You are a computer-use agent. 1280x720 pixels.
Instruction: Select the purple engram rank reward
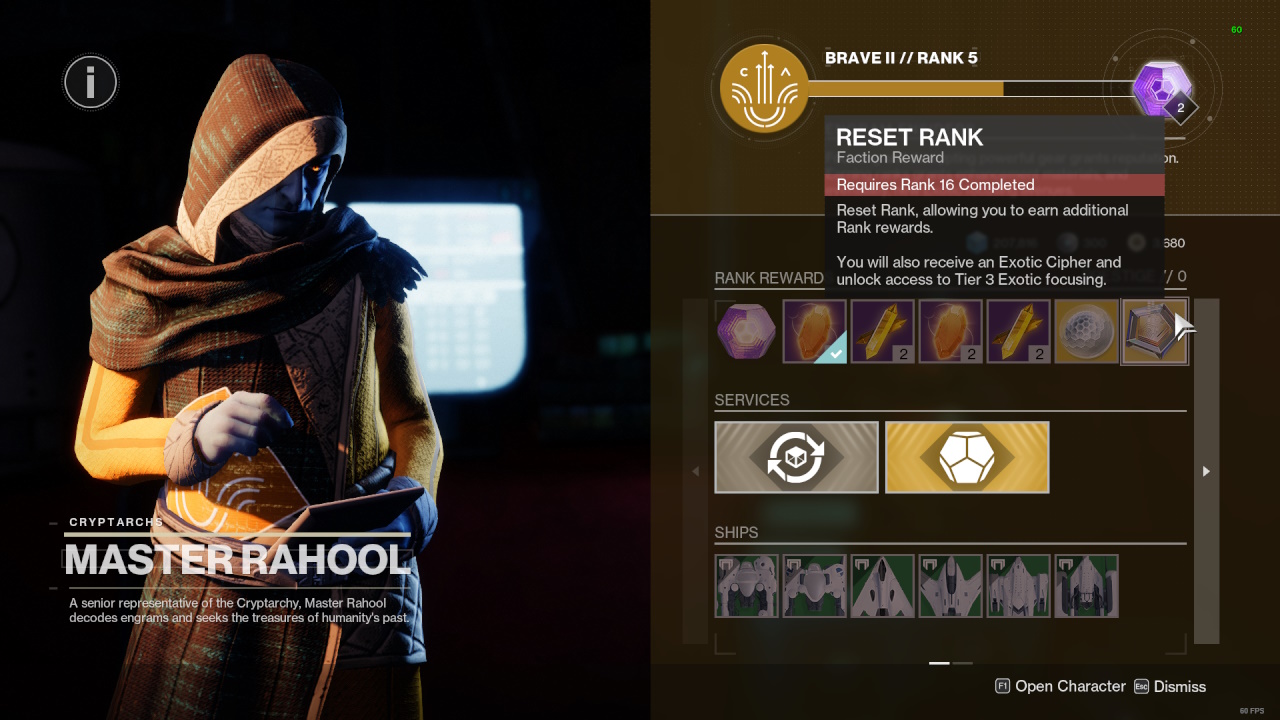click(747, 331)
